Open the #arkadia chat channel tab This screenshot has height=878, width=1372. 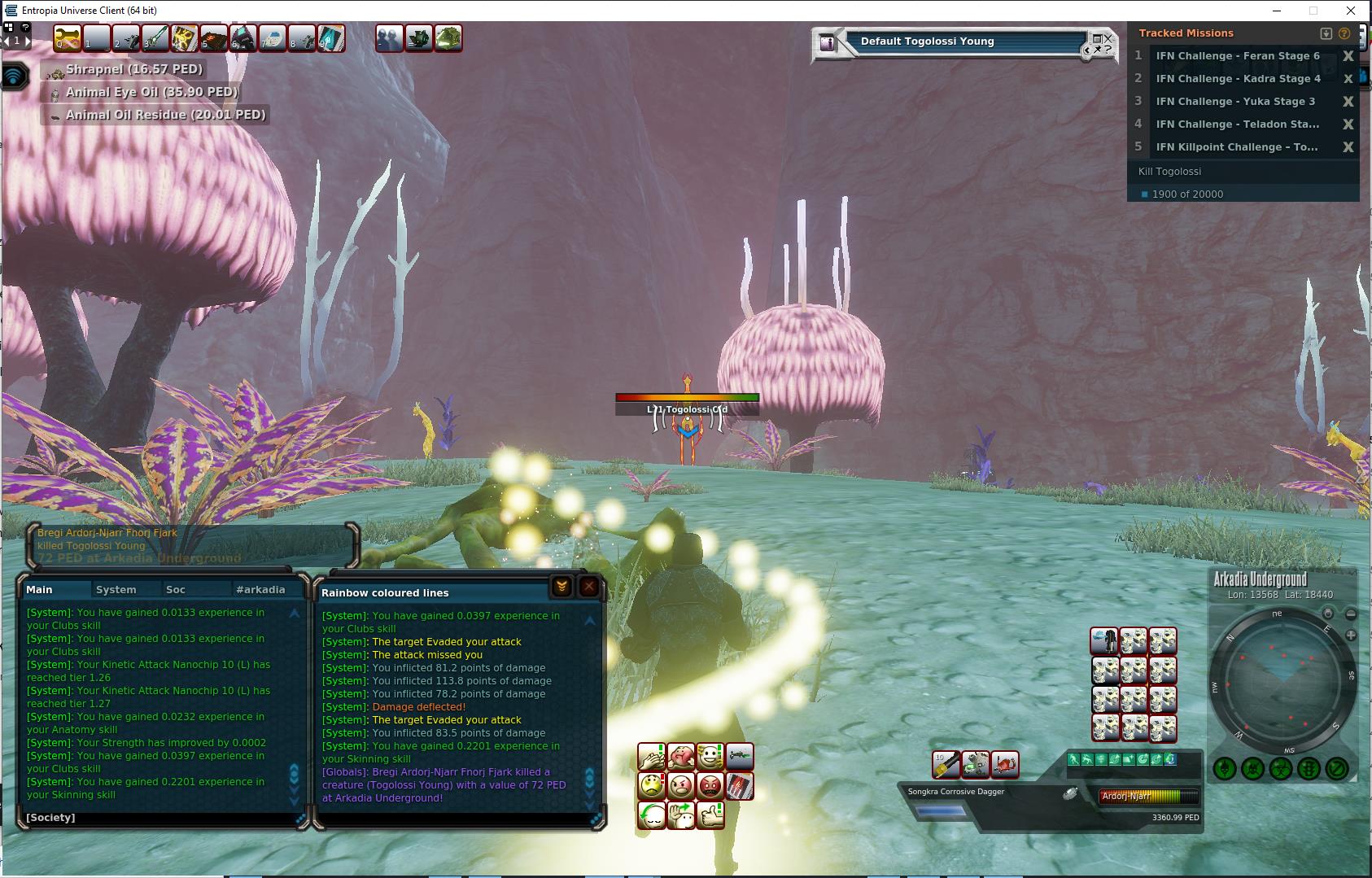point(260,589)
